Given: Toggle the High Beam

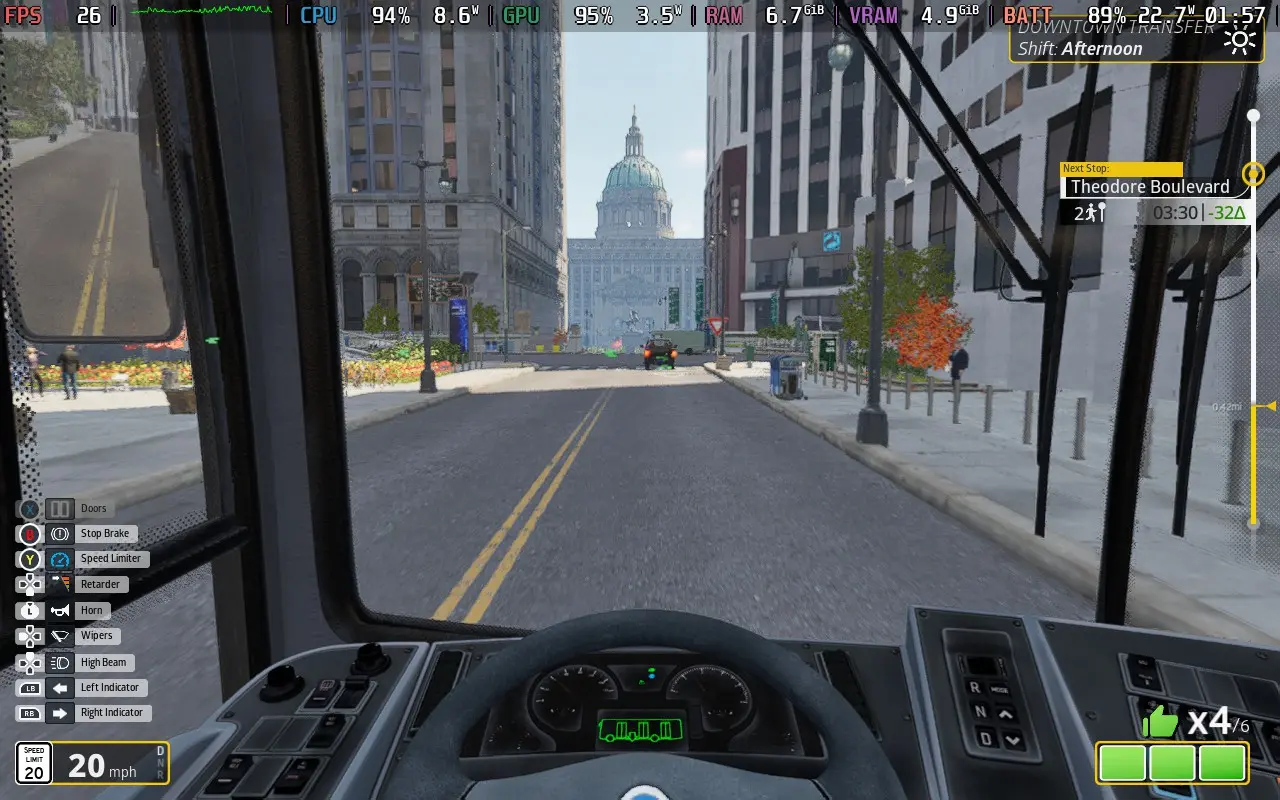Looking at the screenshot, I should (x=58, y=661).
